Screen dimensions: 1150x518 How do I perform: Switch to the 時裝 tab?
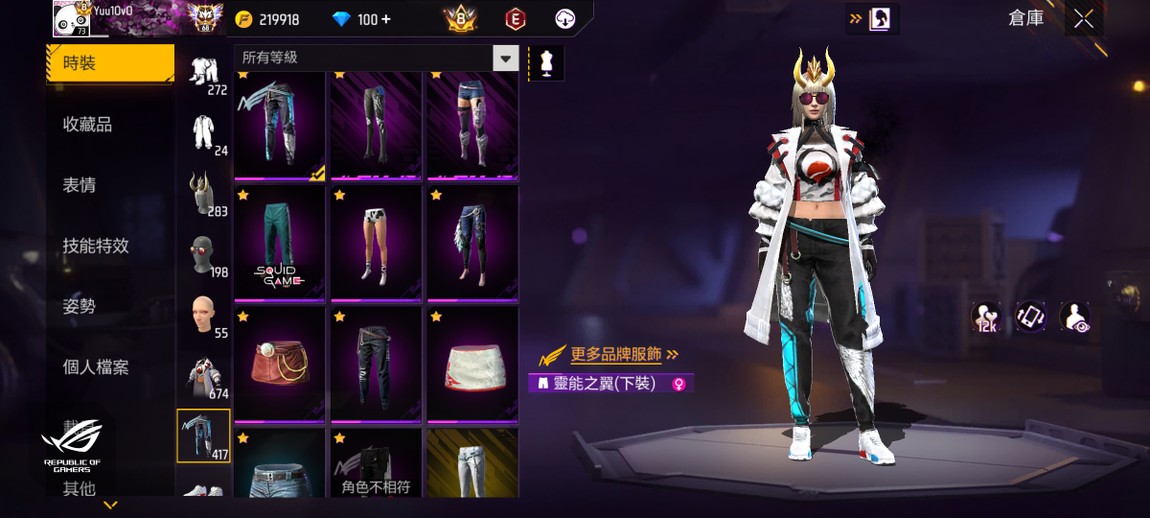[110, 63]
